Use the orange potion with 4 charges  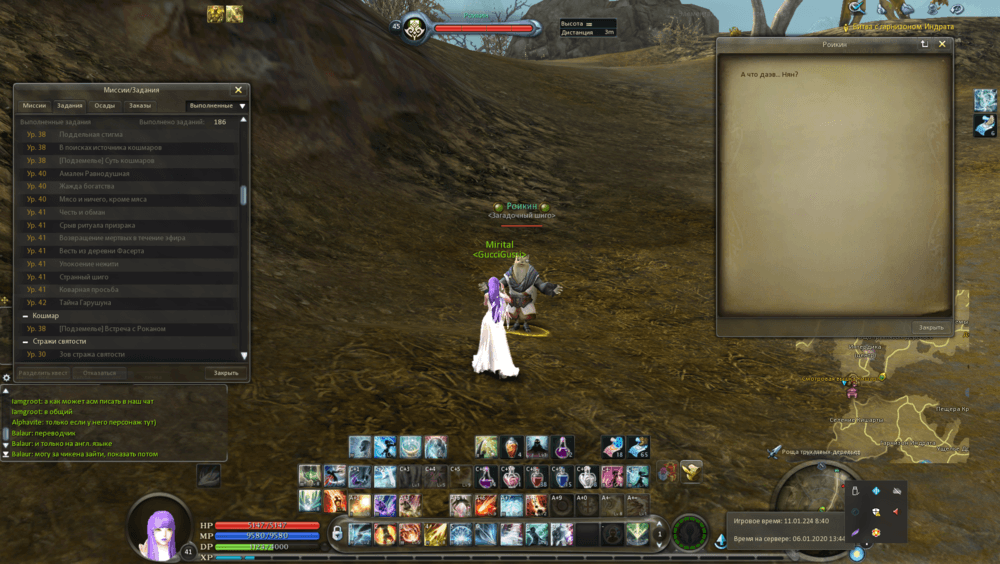(512, 447)
